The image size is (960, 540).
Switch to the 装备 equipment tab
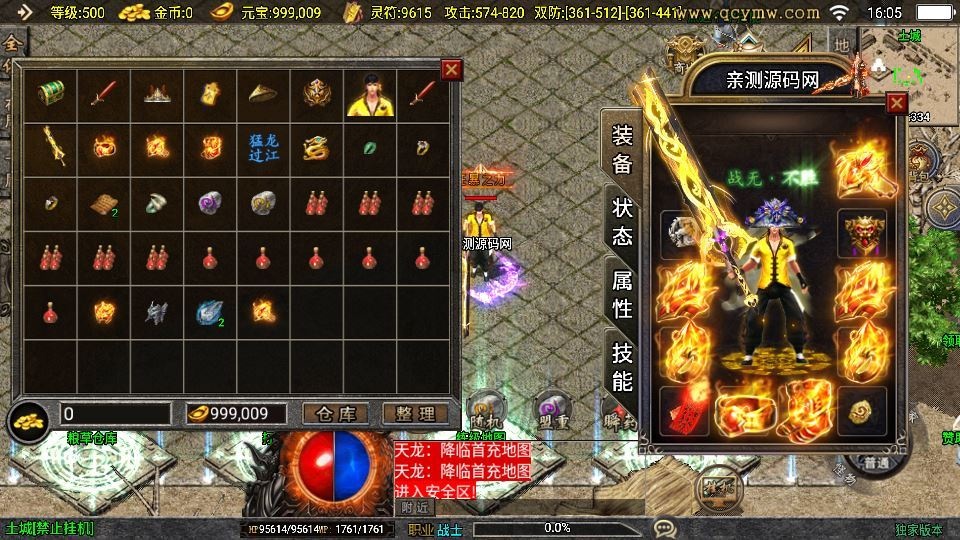[x=622, y=151]
